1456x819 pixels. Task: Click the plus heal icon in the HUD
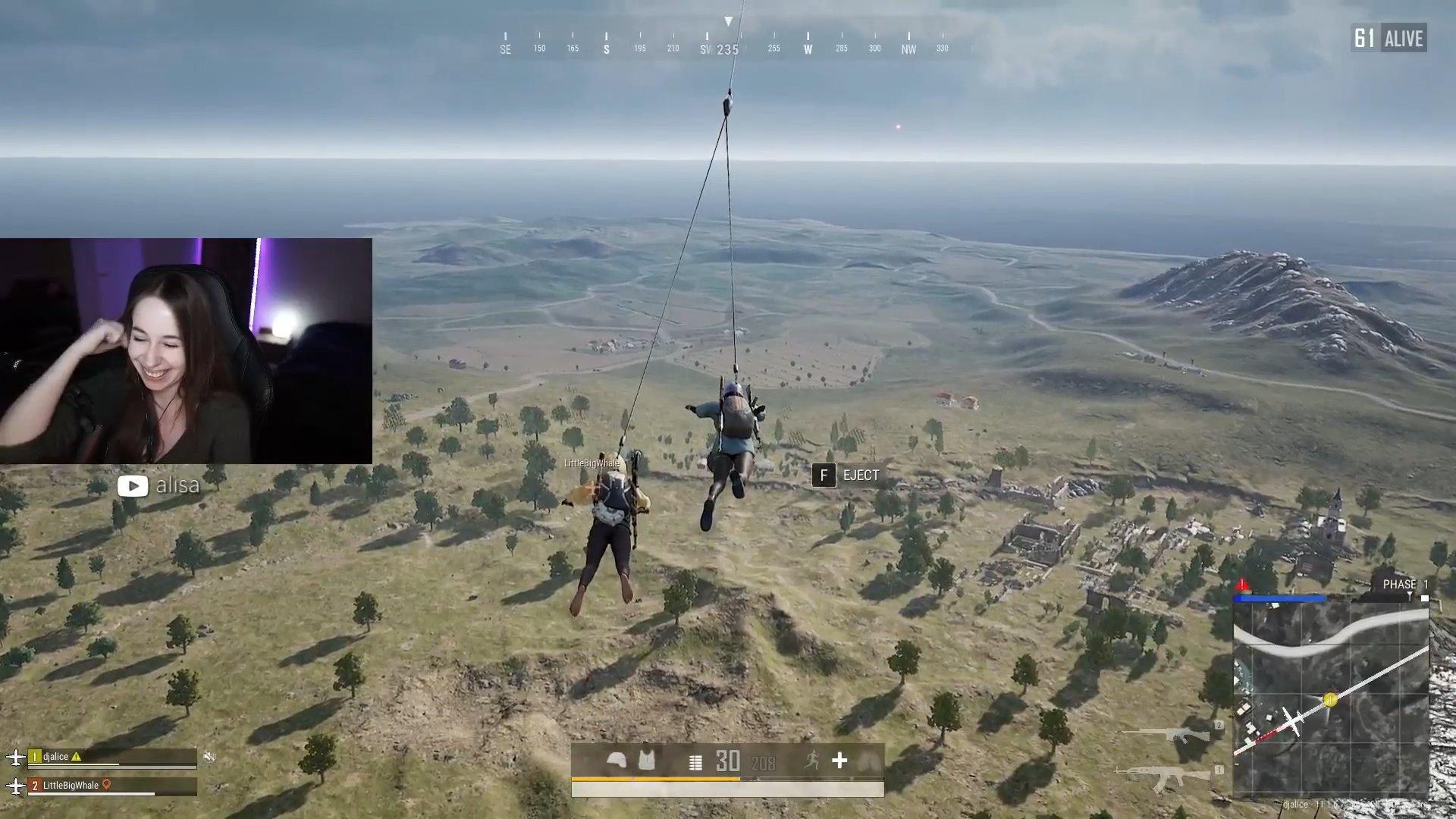(x=839, y=760)
